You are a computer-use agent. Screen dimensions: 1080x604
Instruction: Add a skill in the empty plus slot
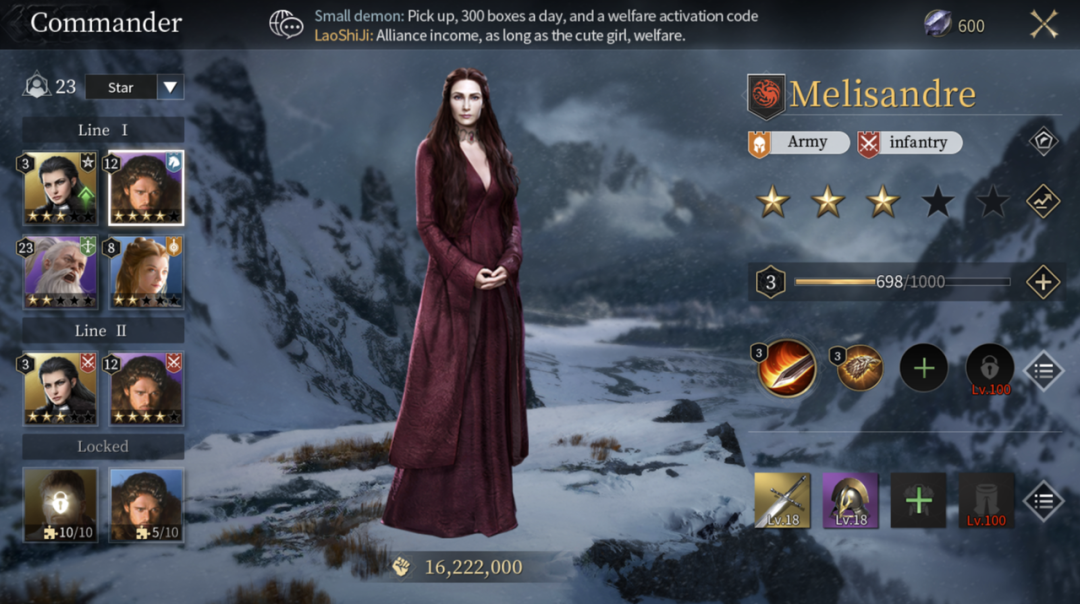pos(924,369)
